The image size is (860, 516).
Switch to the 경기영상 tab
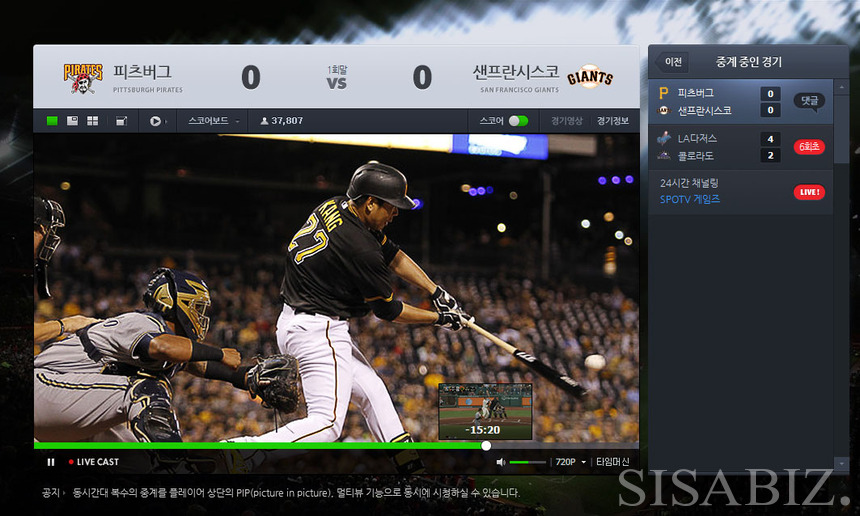[x=567, y=121]
